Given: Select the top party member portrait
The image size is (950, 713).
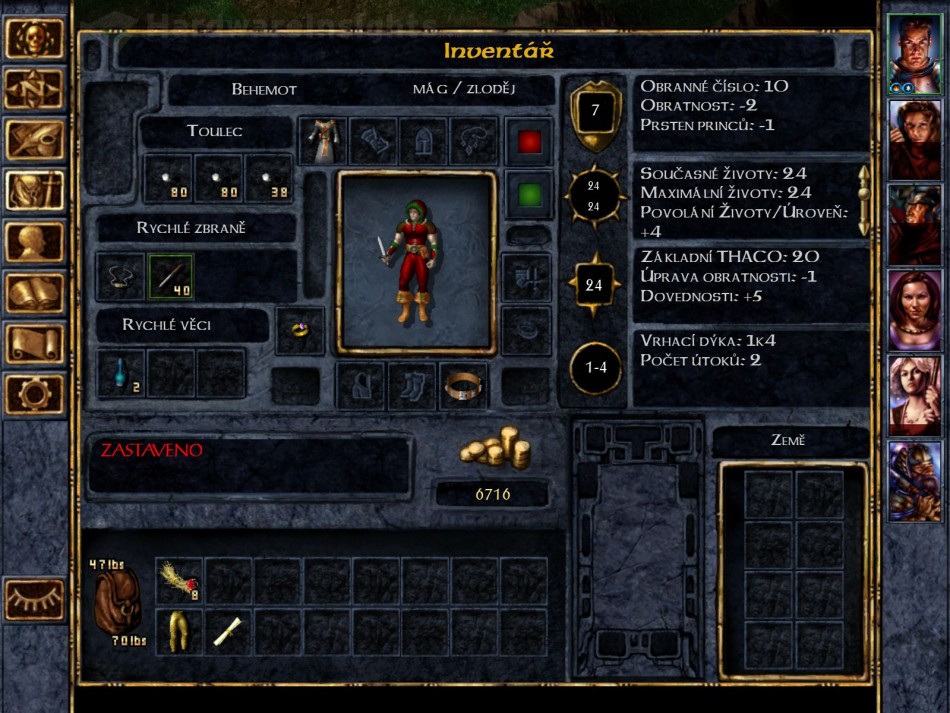Looking at the screenshot, I should click(914, 53).
